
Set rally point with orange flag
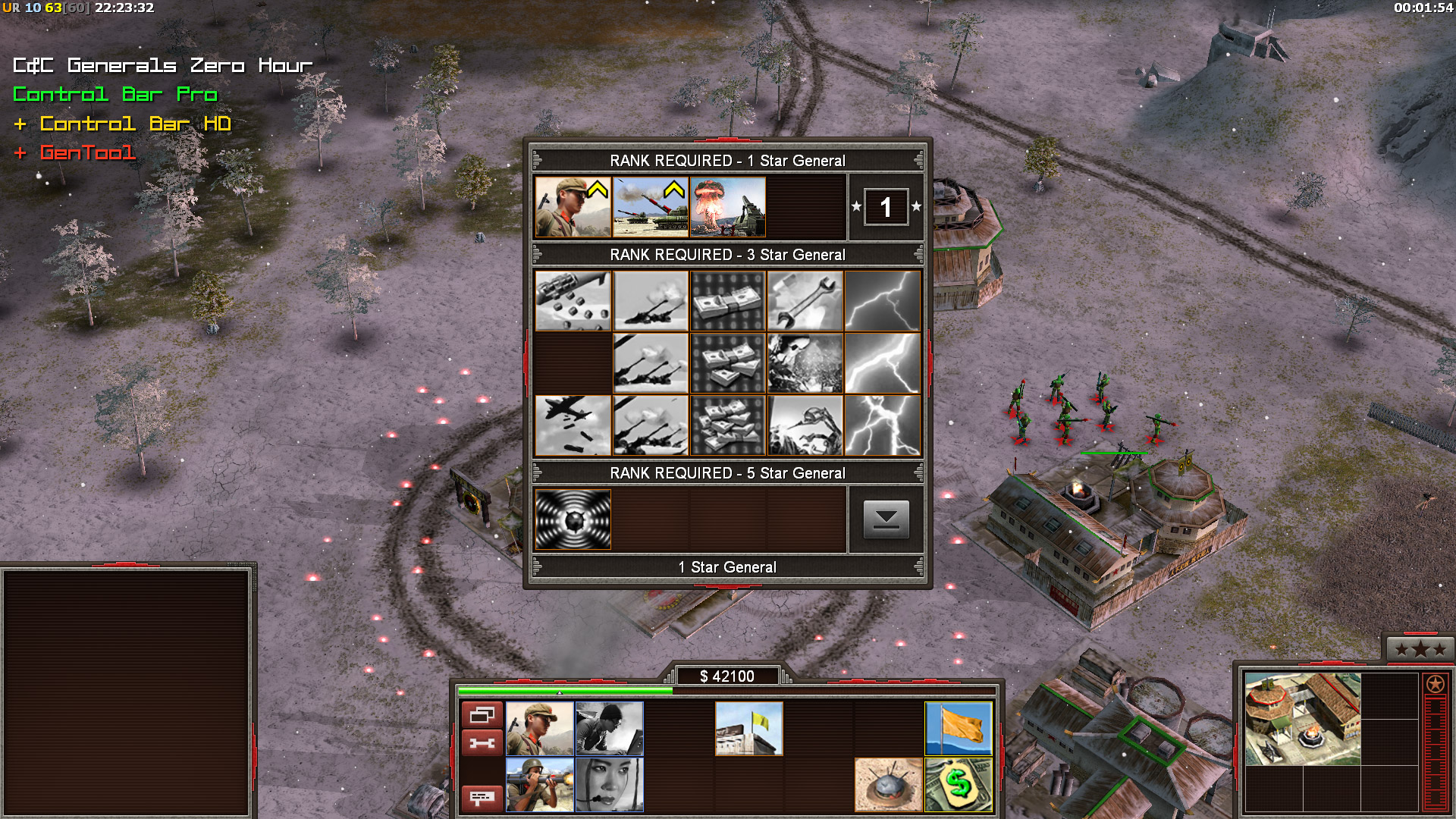pos(959,729)
